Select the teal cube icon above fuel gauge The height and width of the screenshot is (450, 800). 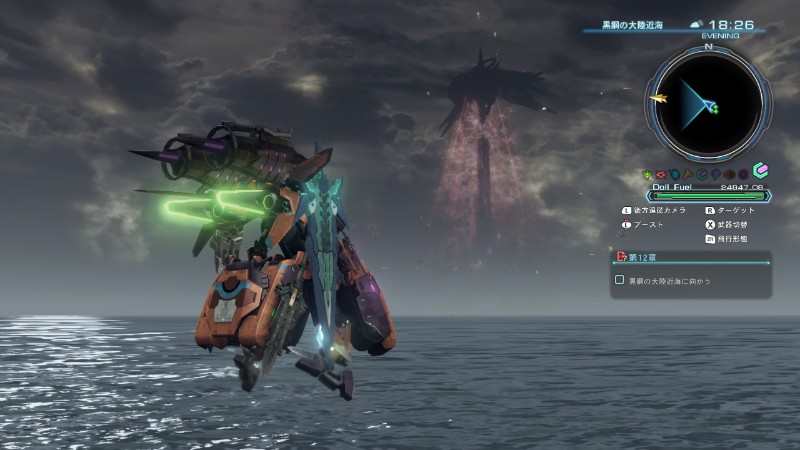(x=759, y=171)
